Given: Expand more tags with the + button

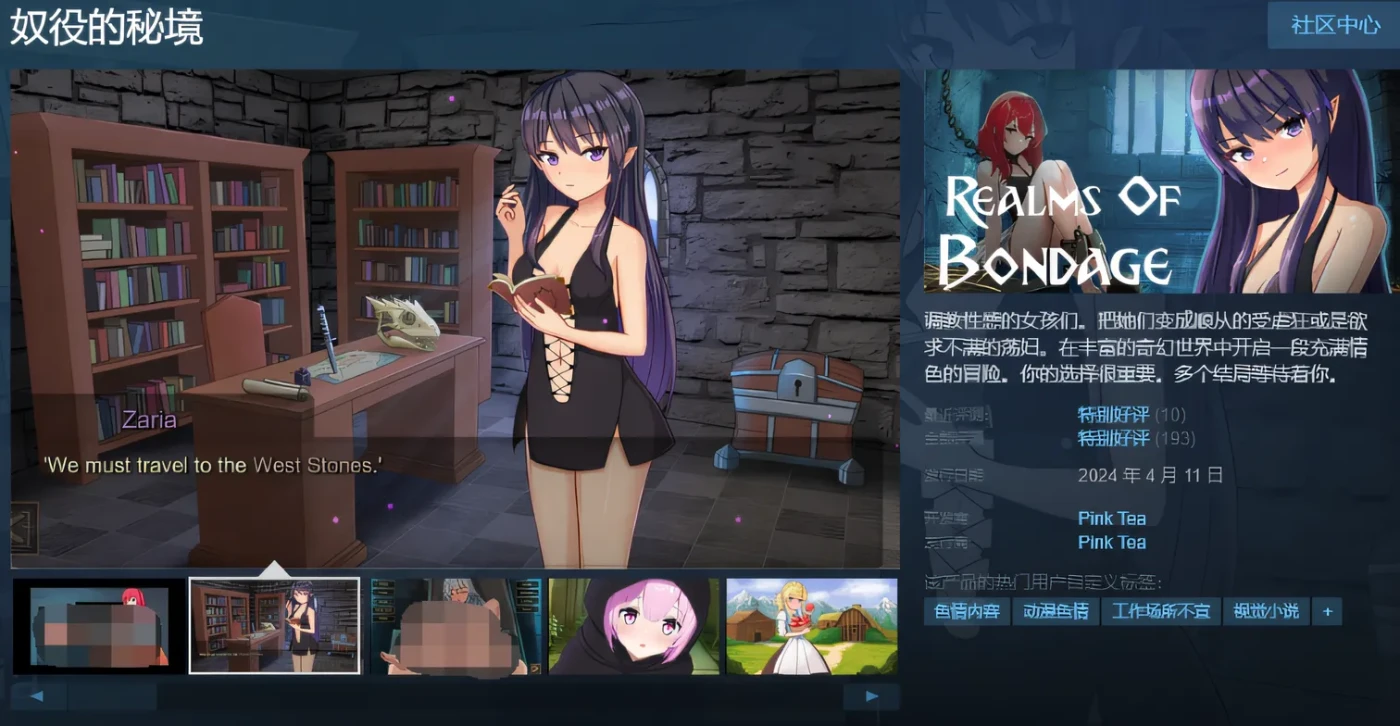Looking at the screenshot, I should click(1327, 611).
